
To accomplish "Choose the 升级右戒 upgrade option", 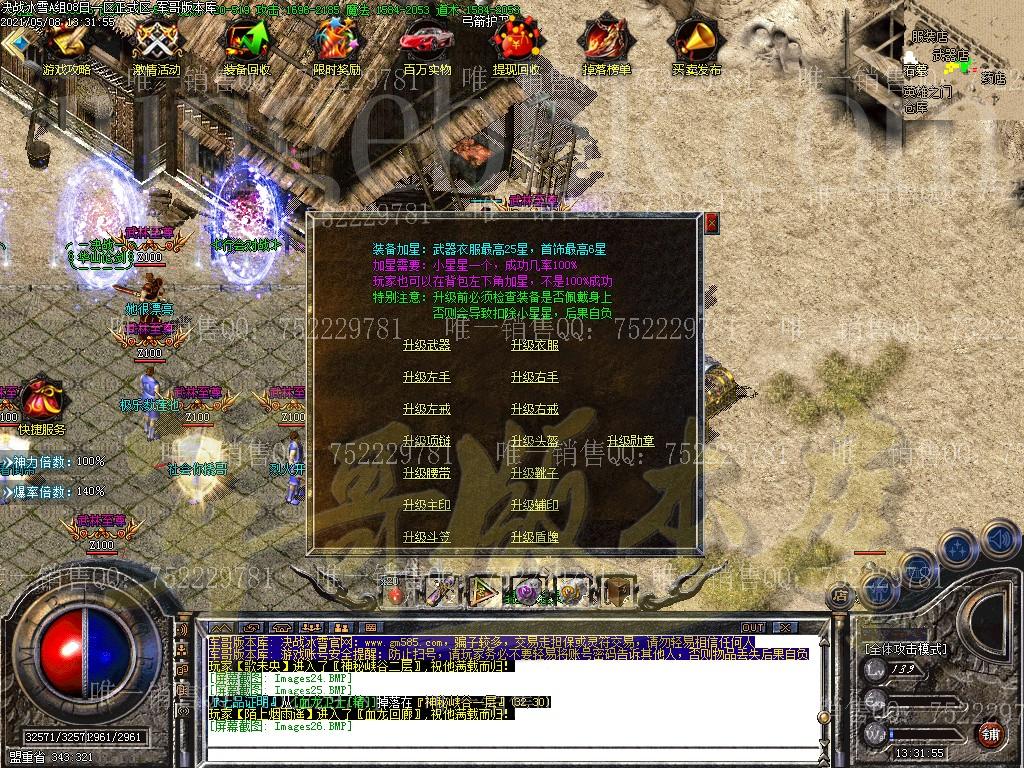I will (534, 409).
